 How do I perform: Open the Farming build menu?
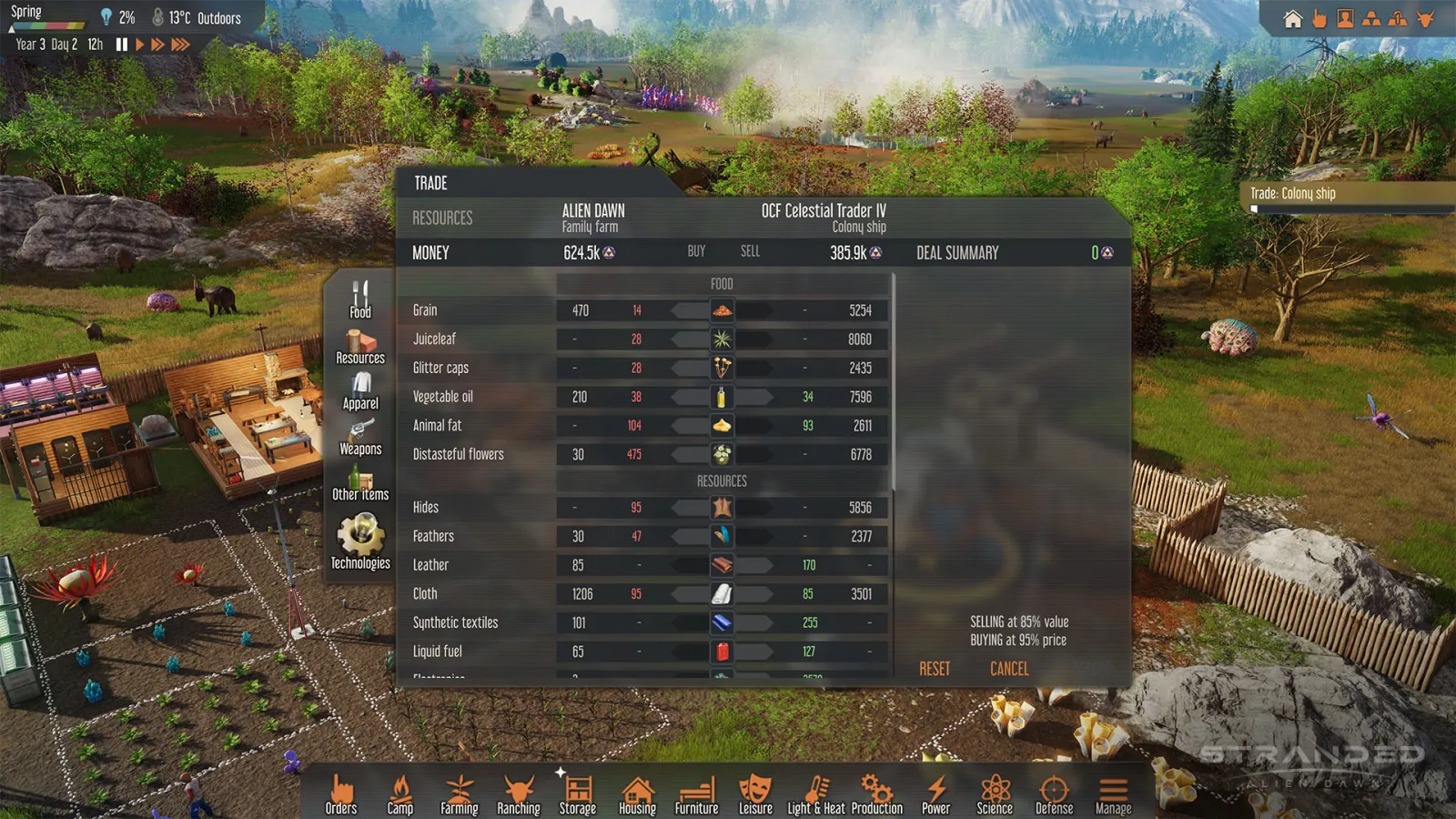click(x=460, y=794)
